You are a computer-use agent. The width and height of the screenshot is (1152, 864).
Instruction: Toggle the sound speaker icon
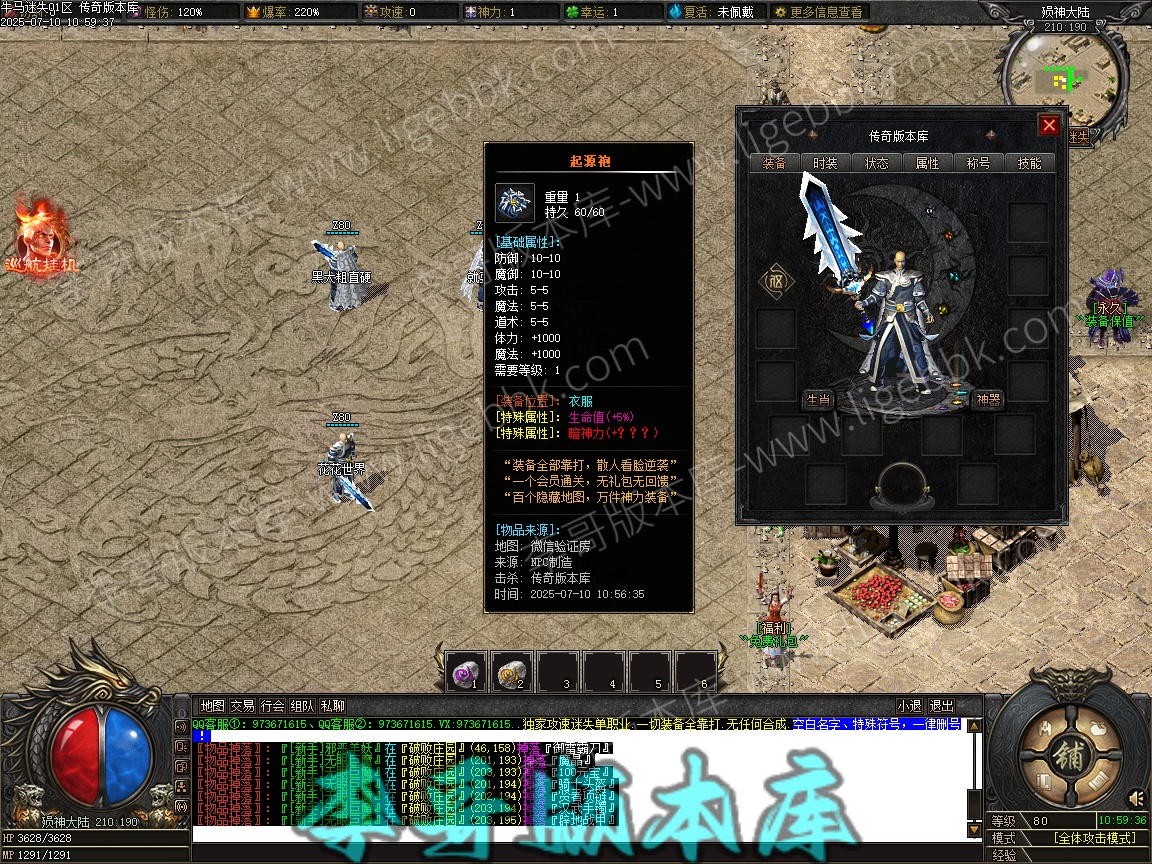coord(1136,798)
